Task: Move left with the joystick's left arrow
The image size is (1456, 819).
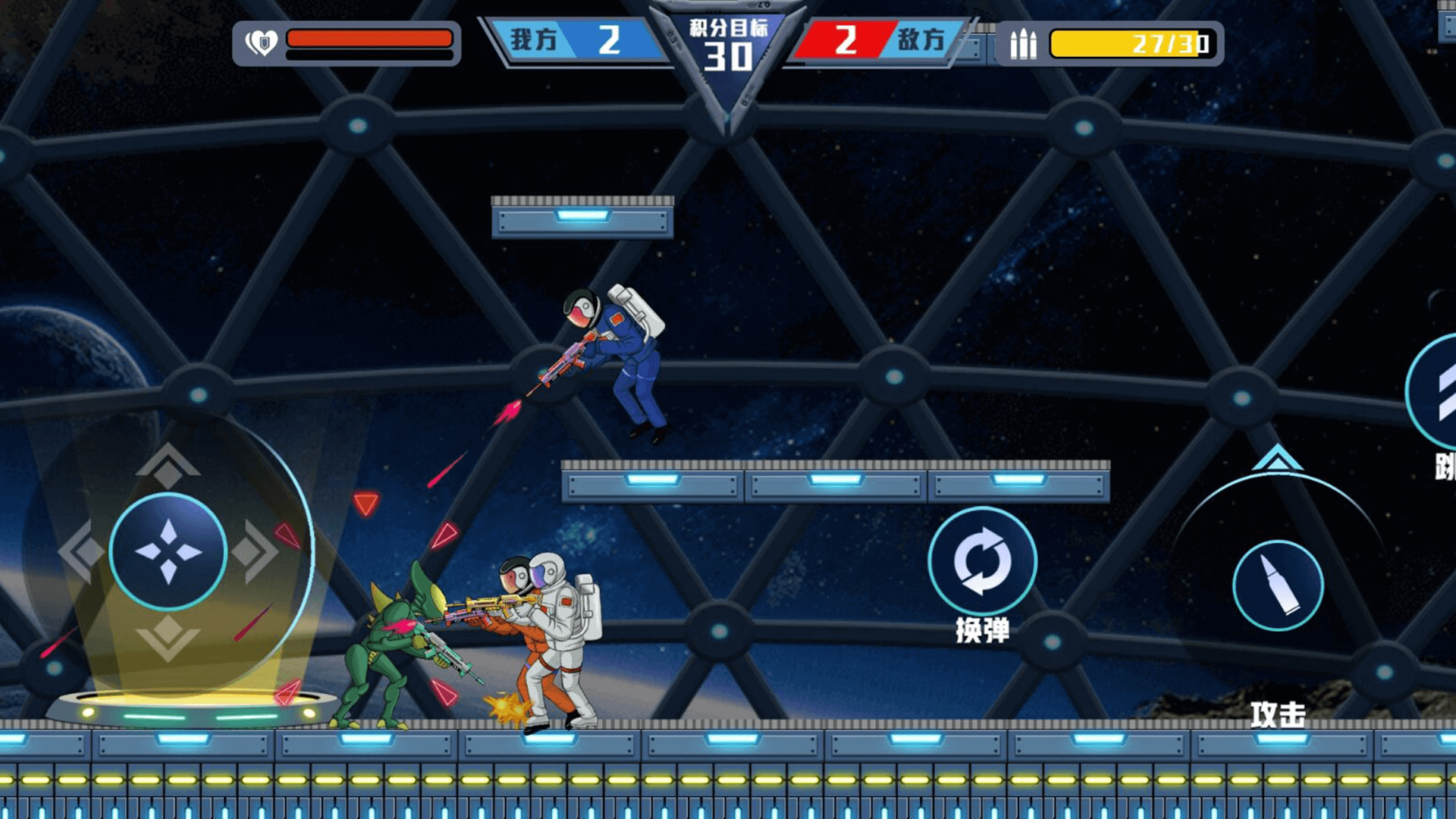Action: [x=80, y=551]
